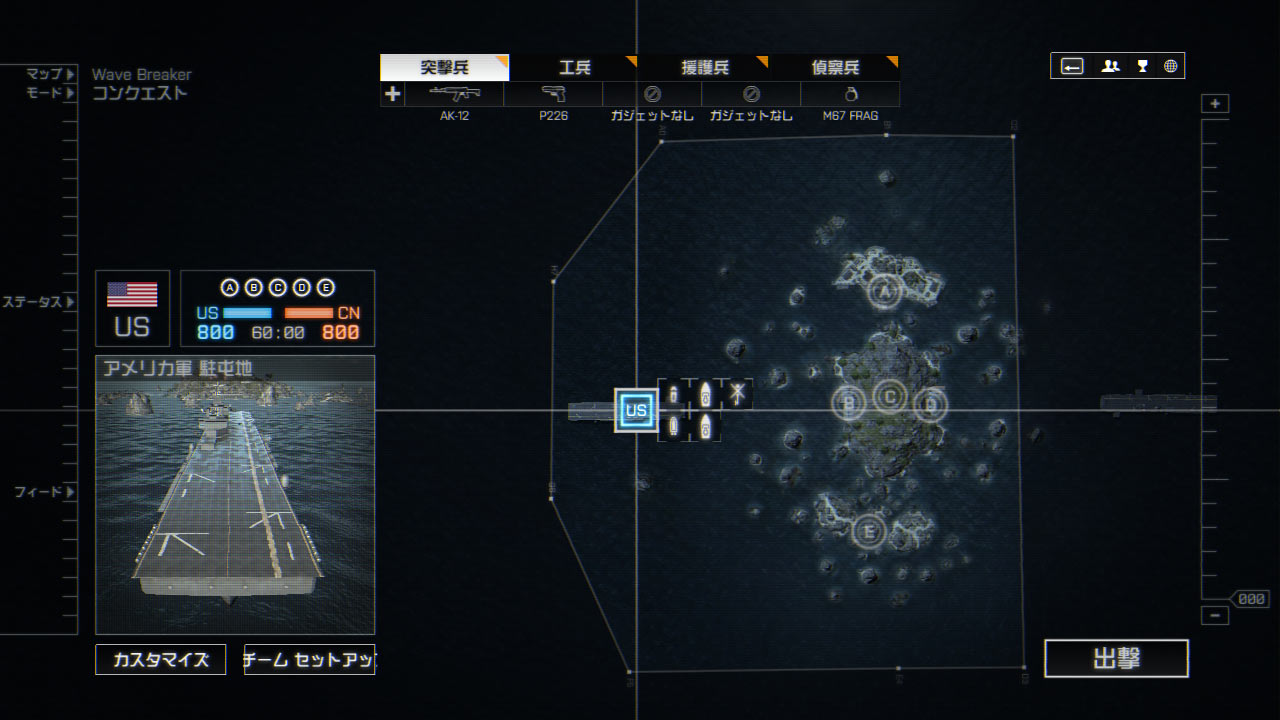Viewport: 1280px width, 720px height.
Task: Click the back arrow icon
Action: 1072,66
